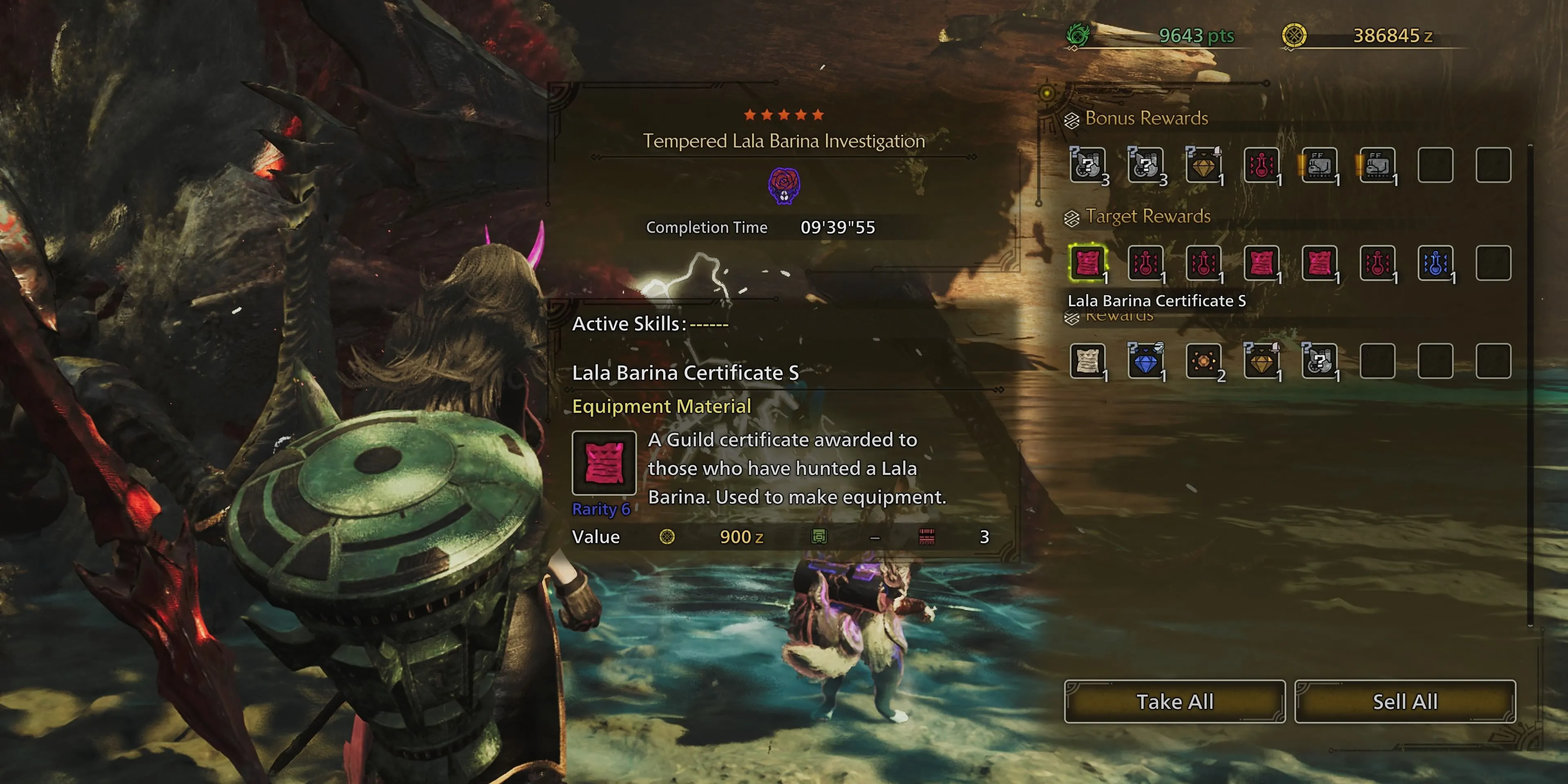Choose the blue gem reward slot

pyautogui.click(x=1145, y=361)
